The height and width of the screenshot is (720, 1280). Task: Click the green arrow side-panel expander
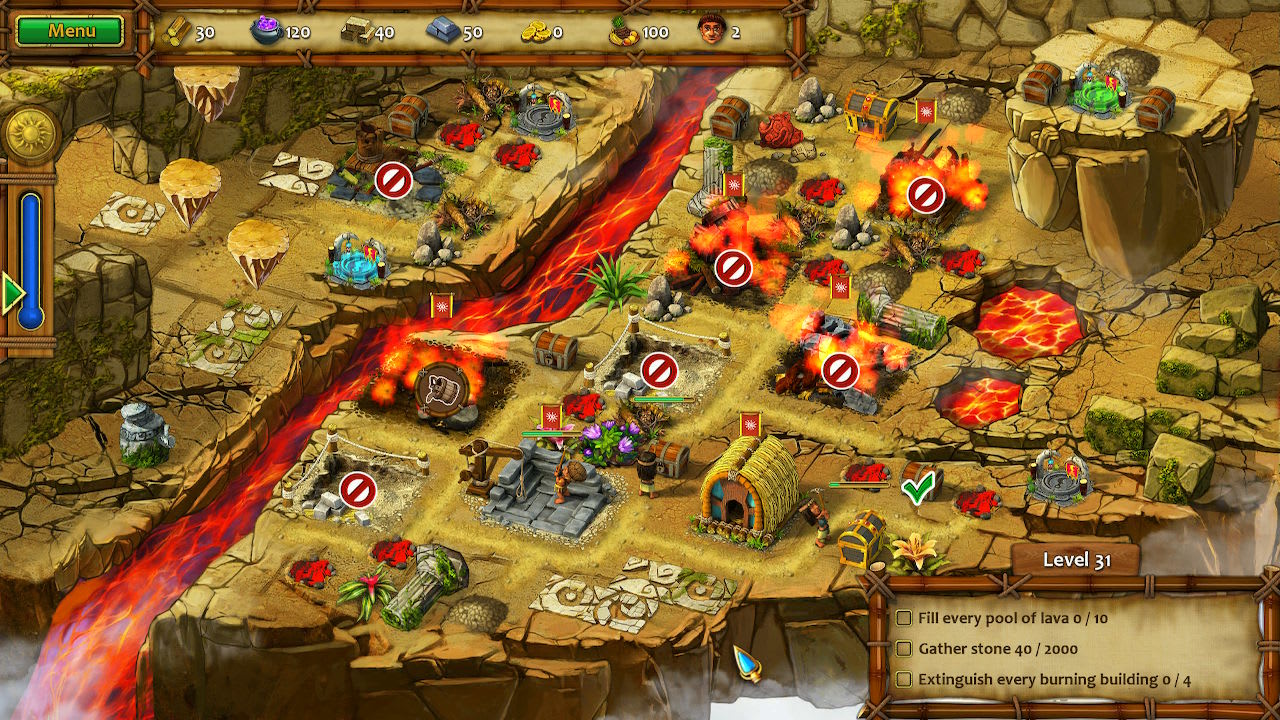point(12,295)
